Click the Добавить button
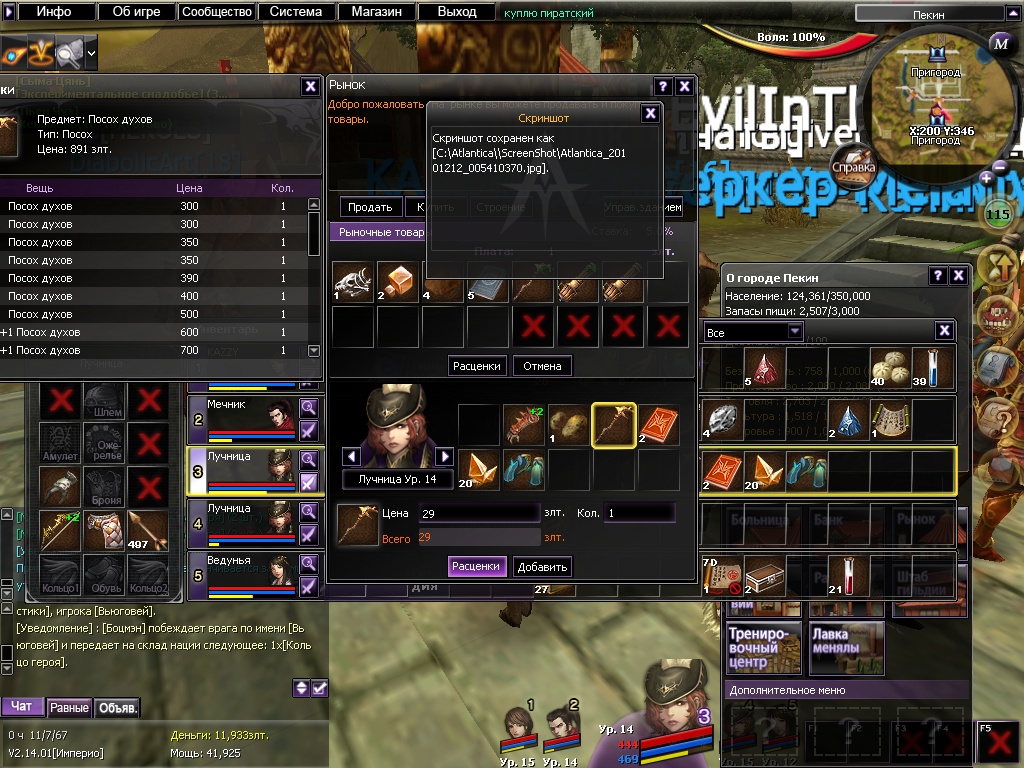The image size is (1024, 768). click(543, 566)
